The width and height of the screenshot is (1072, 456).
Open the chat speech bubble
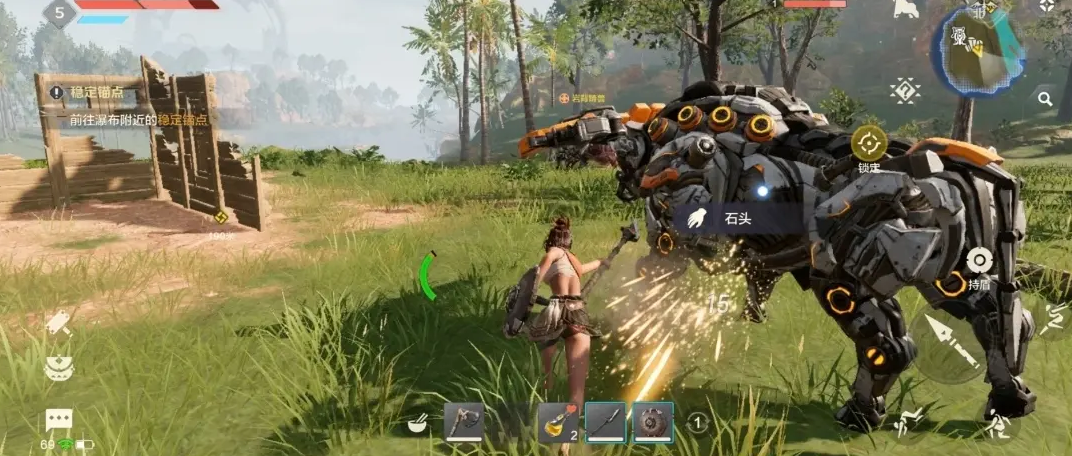click(59, 420)
